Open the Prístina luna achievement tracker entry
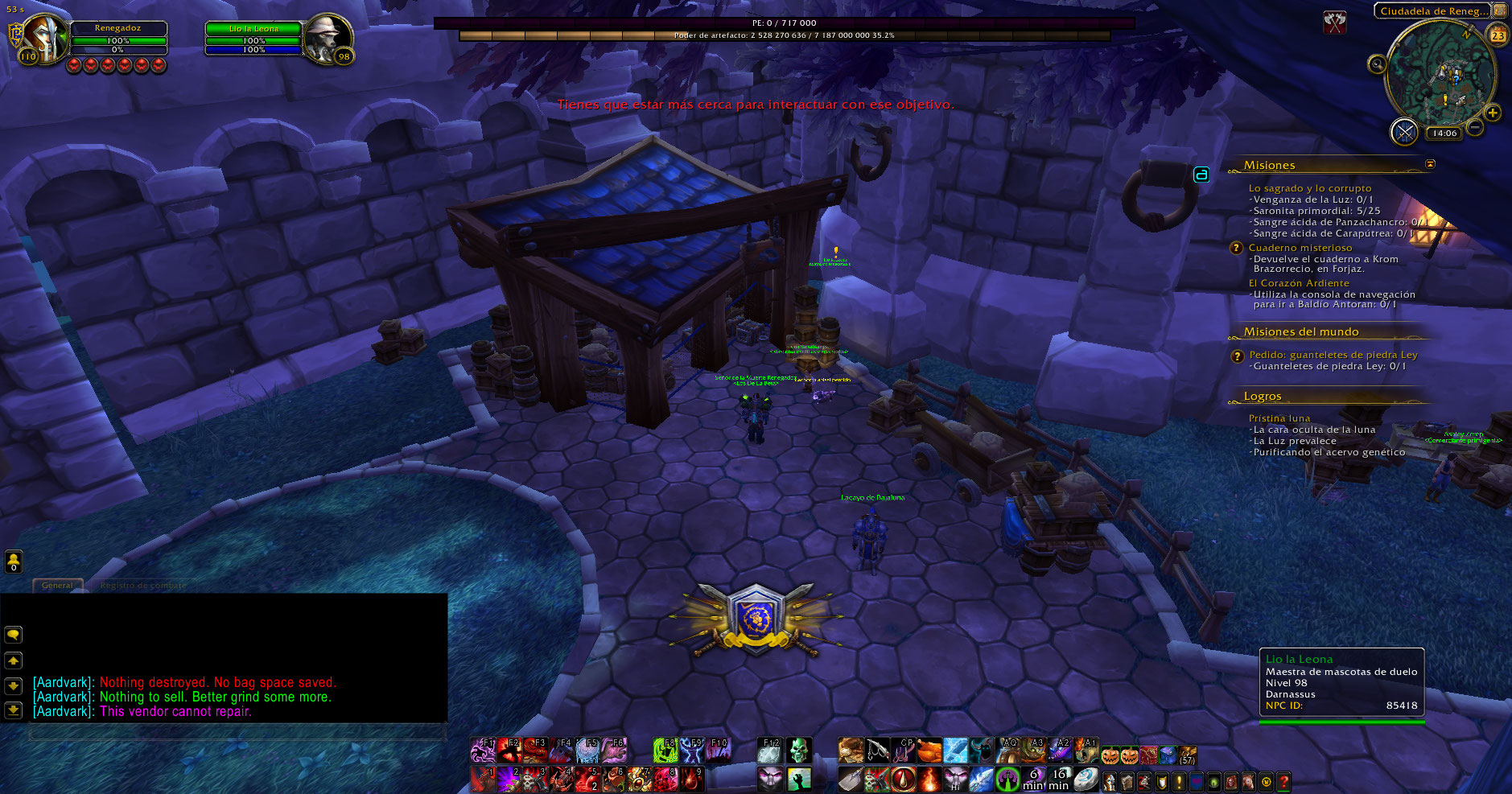This screenshot has width=1512, height=794. pos(1279,418)
